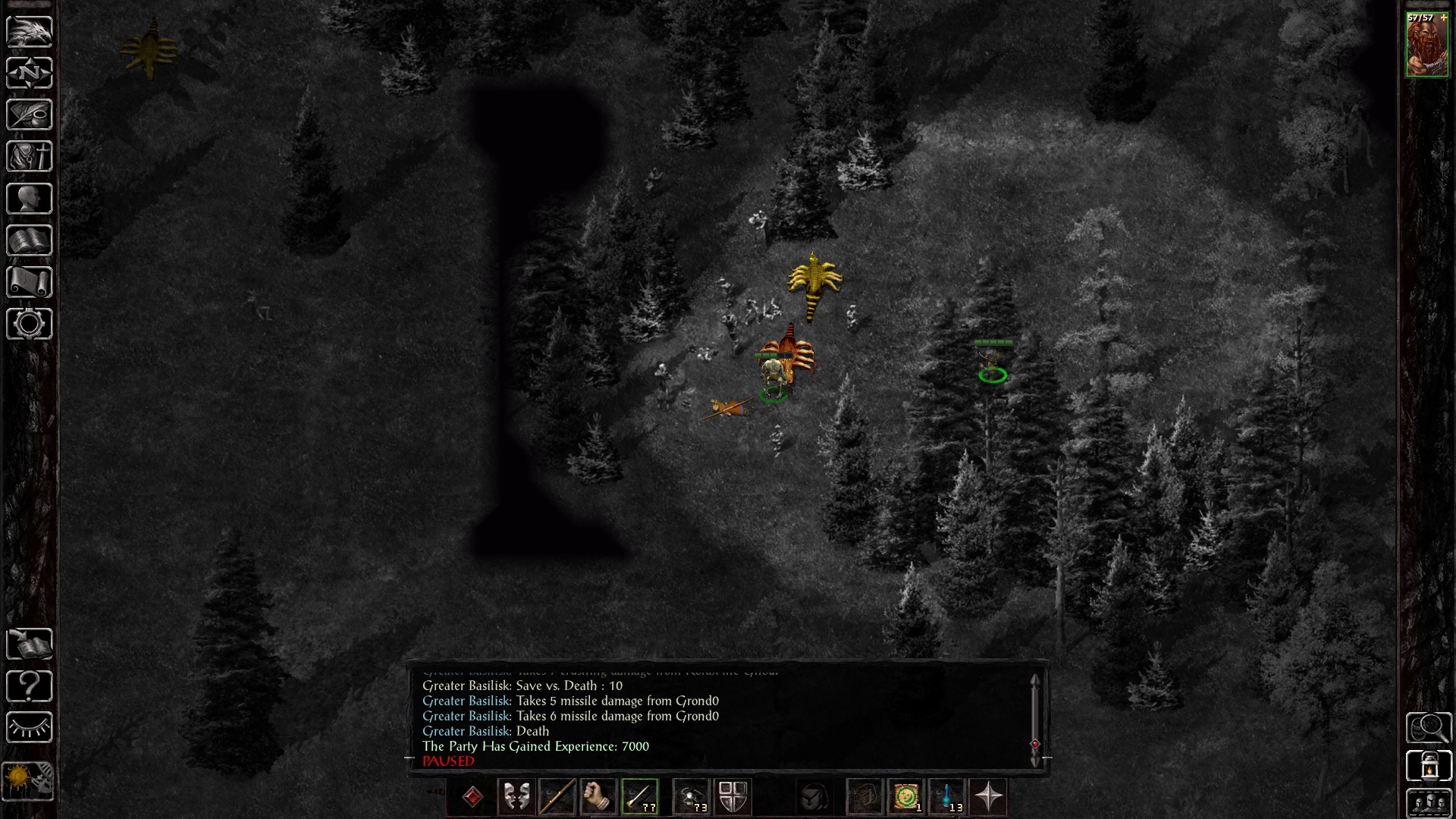Select the bare fist weapon slot

tap(598, 797)
